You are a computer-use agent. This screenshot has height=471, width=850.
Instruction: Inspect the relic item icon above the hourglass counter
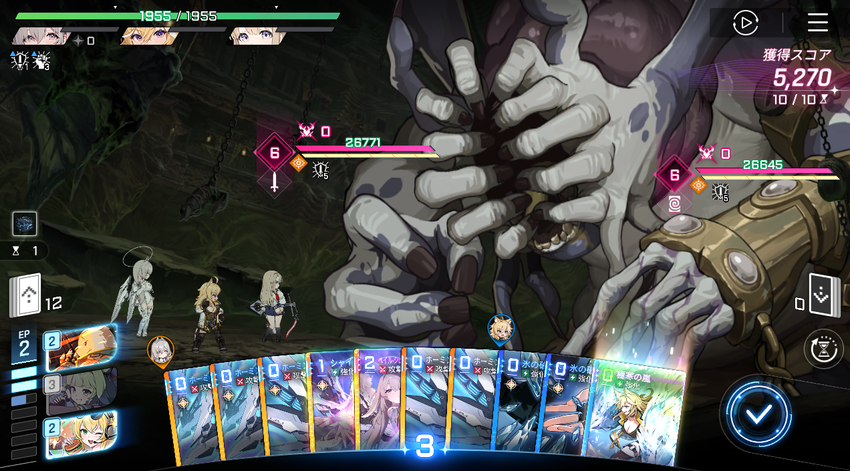[x=25, y=224]
